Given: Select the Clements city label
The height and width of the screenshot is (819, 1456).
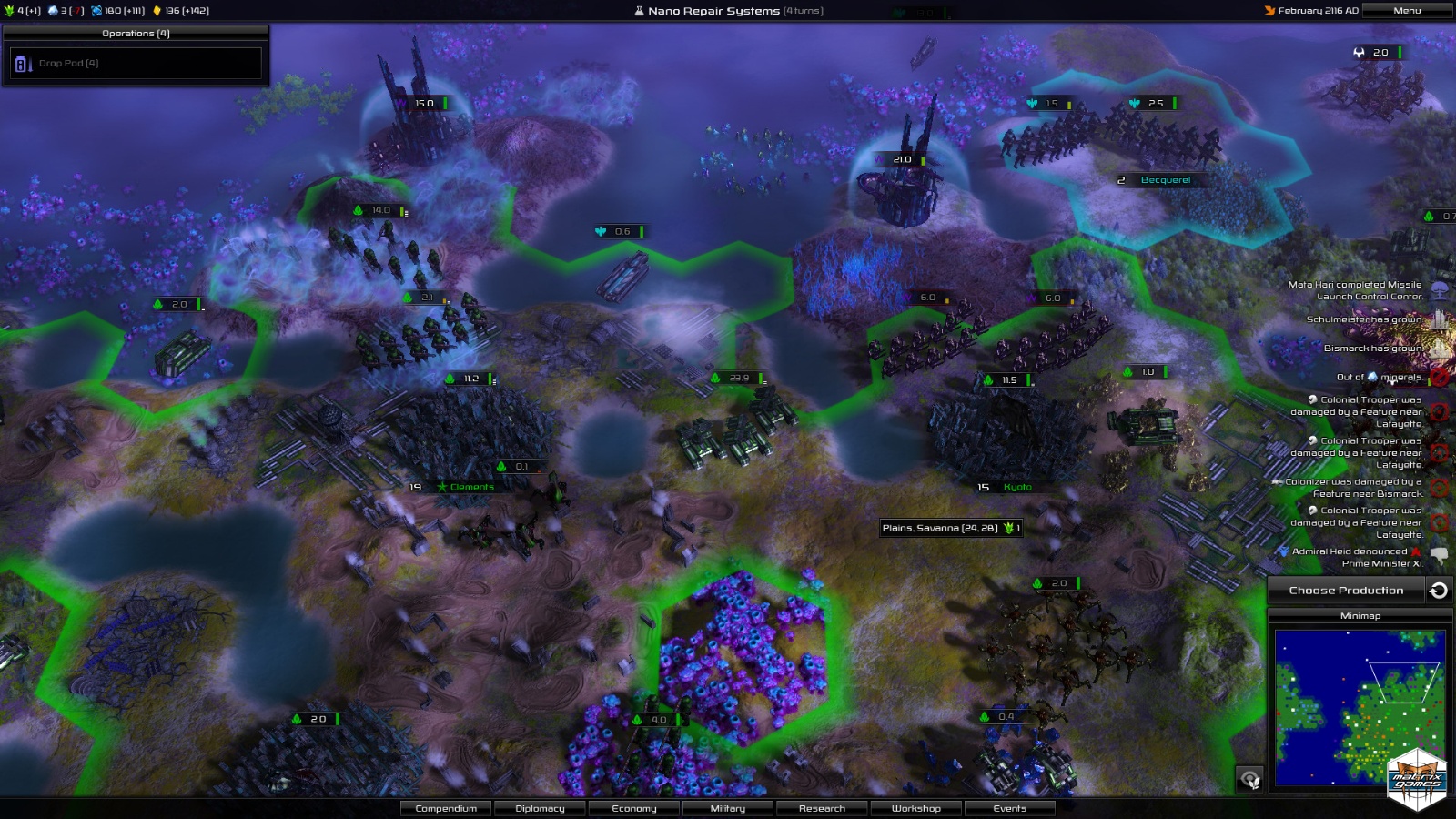Looking at the screenshot, I should point(471,487).
